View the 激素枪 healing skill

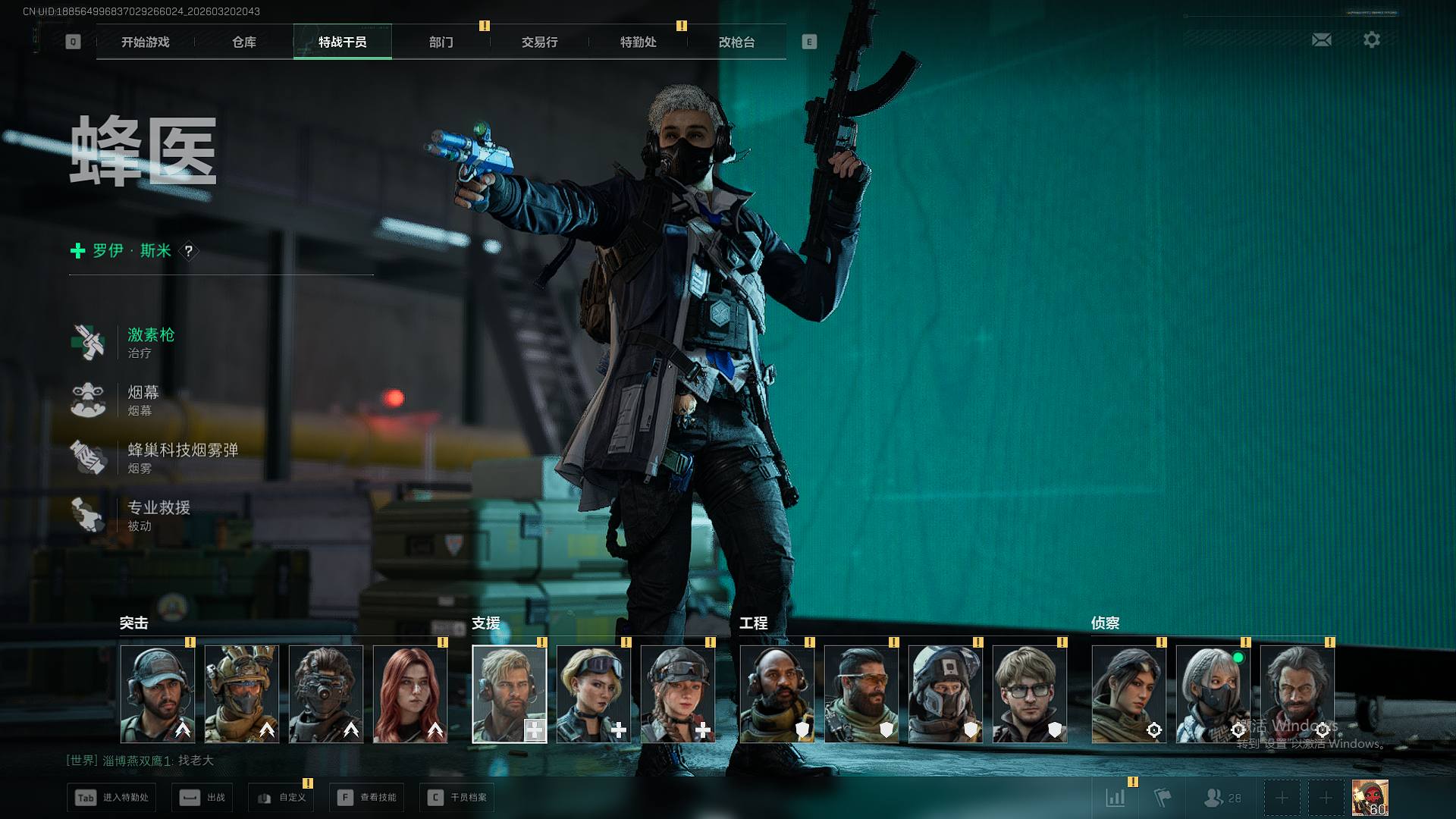(150, 342)
